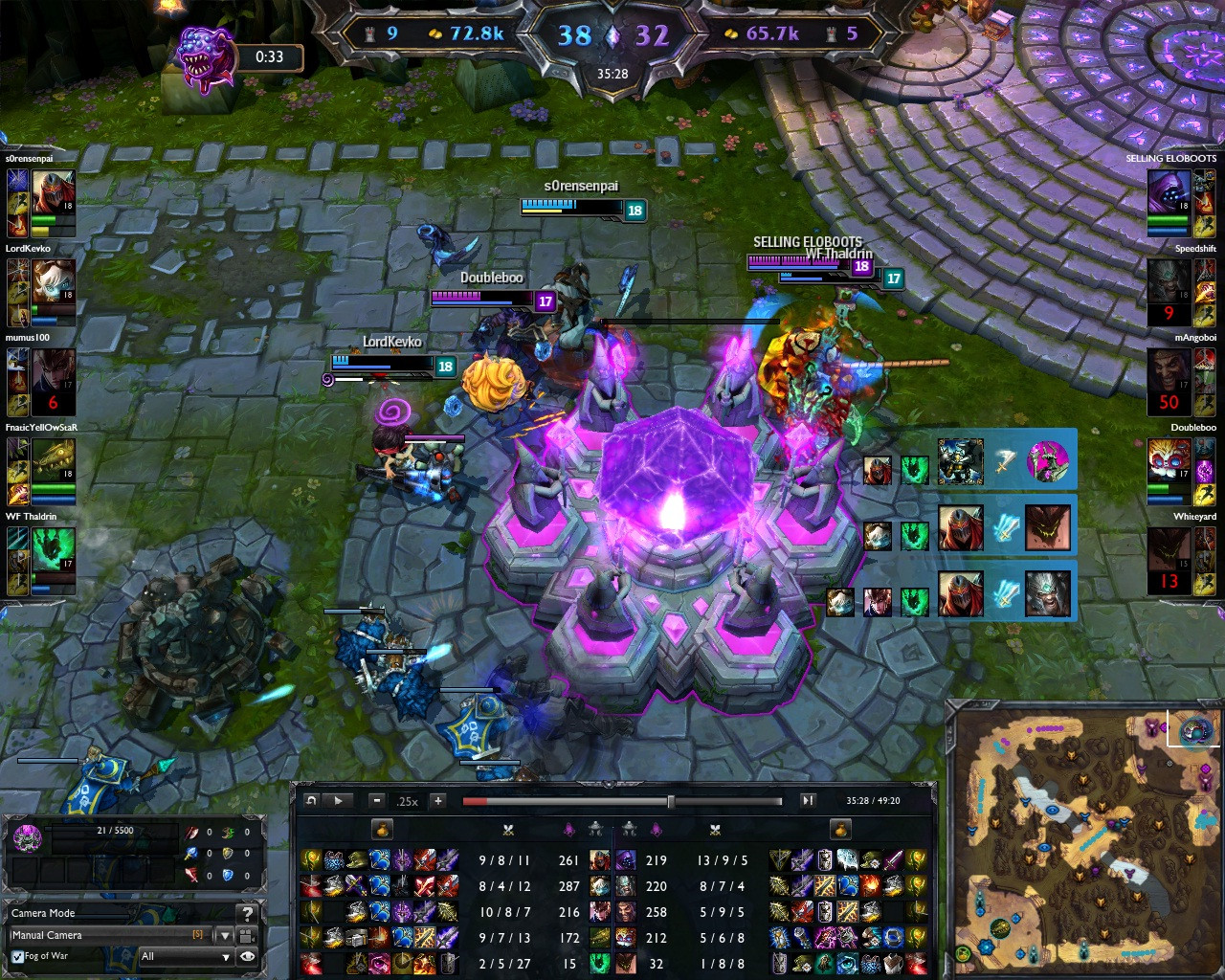Click the eye icon visibility button
The width and height of the screenshot is (1225, 980).
click(x=247, y=956)
